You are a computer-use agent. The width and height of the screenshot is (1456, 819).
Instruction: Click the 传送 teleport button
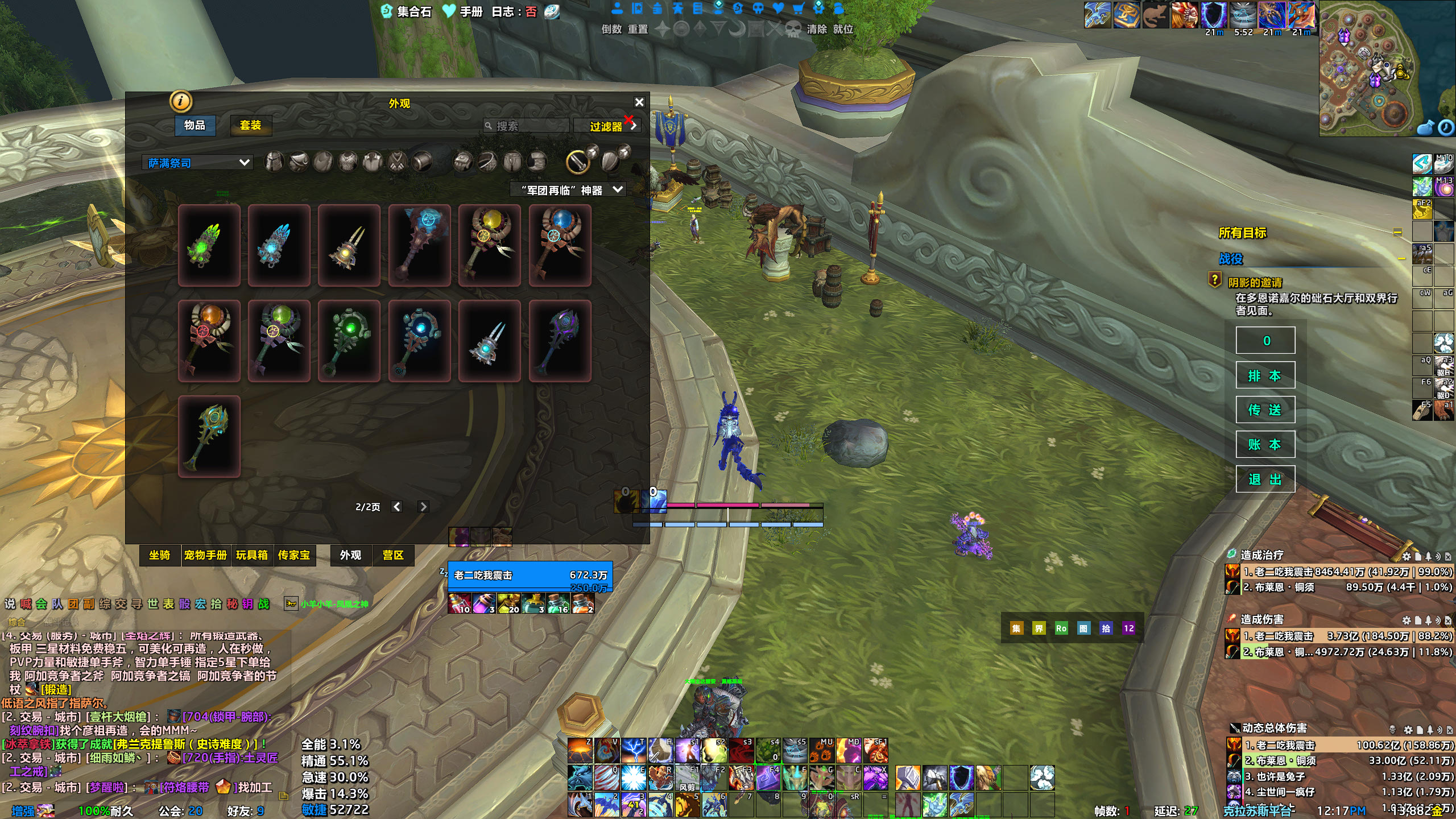pos(1265,409)
